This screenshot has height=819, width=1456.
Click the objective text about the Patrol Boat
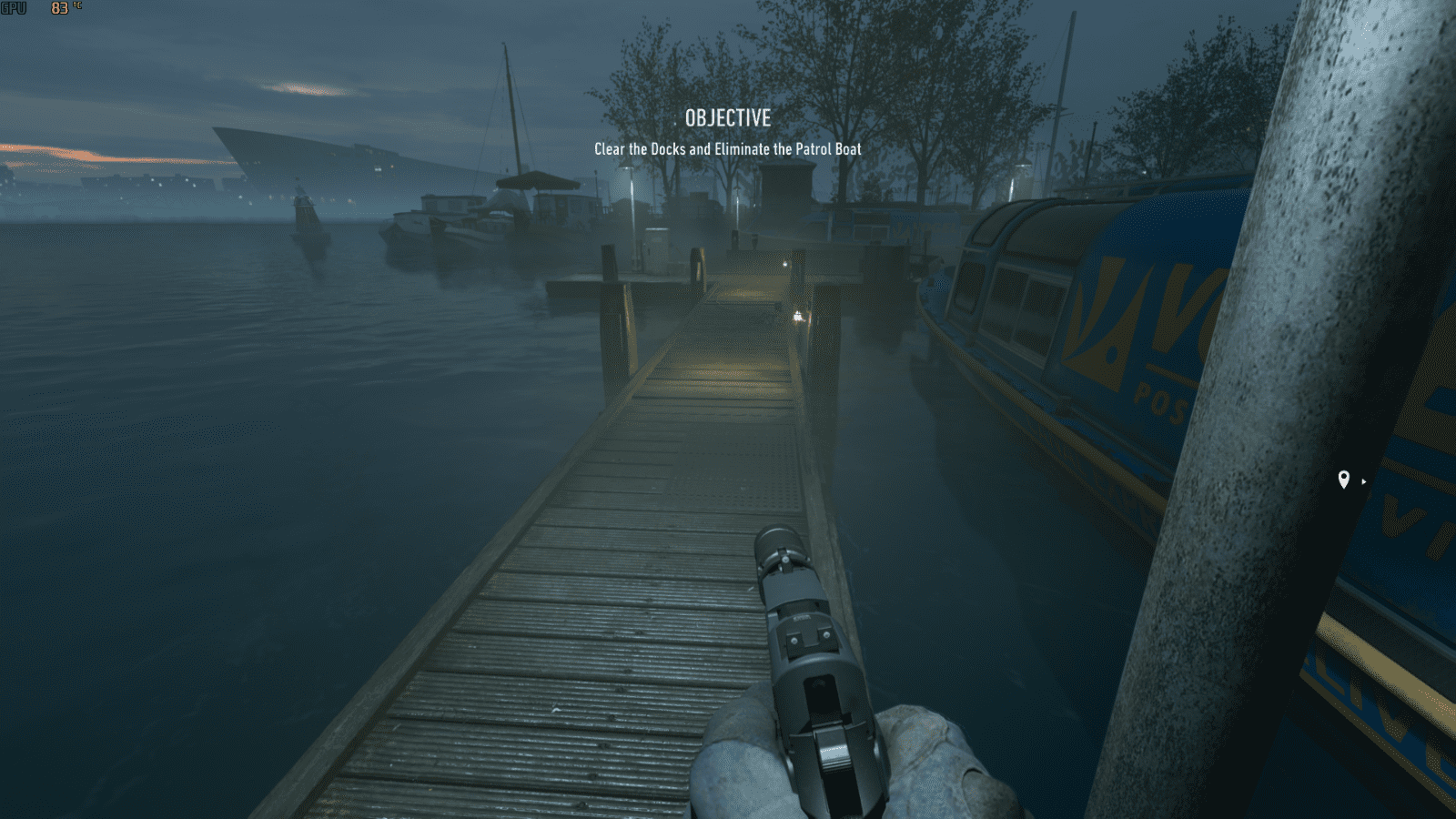point(727,148)
